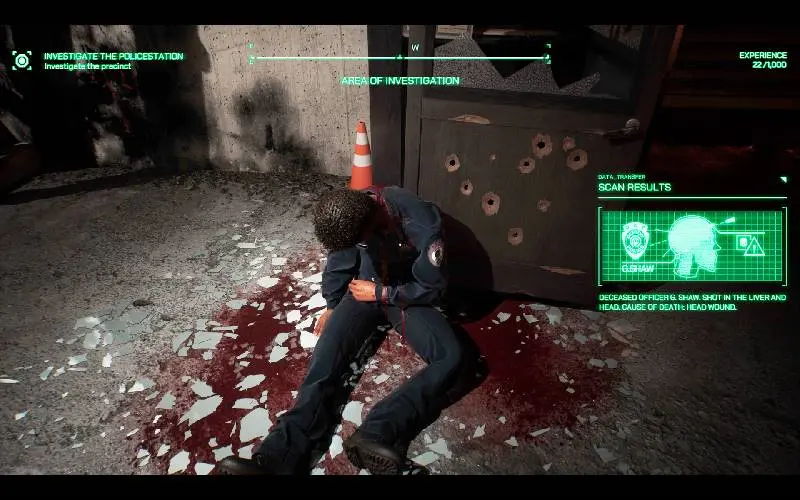This screenshot has width=800, height=500.
Task: Select the Investigate the Policestation objective
Action: click(x=113, y=56)
